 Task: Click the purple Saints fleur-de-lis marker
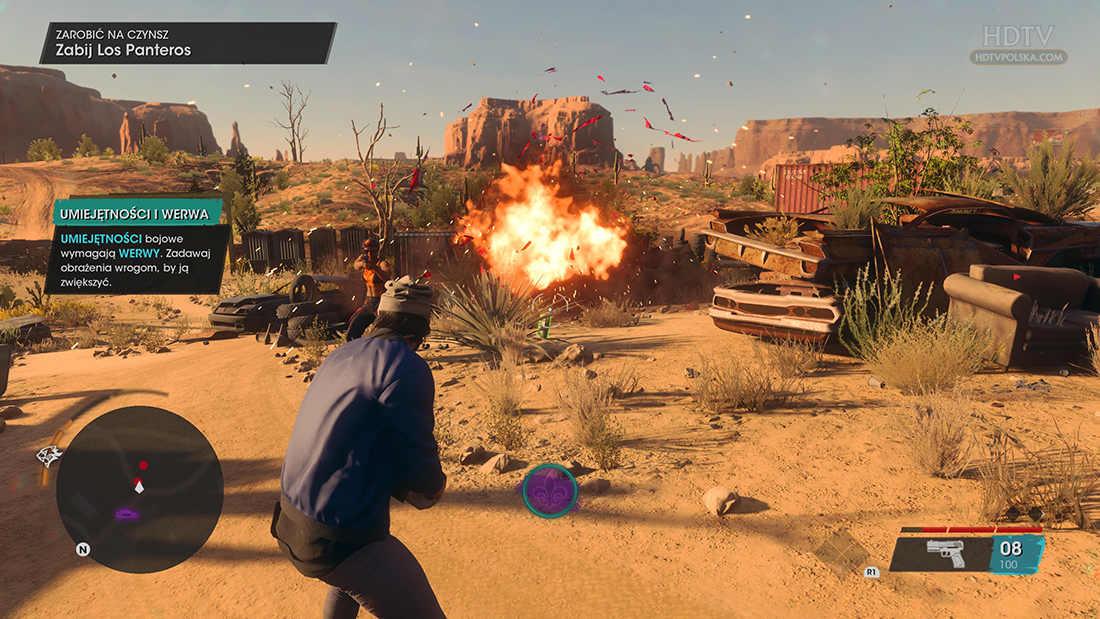549,490
